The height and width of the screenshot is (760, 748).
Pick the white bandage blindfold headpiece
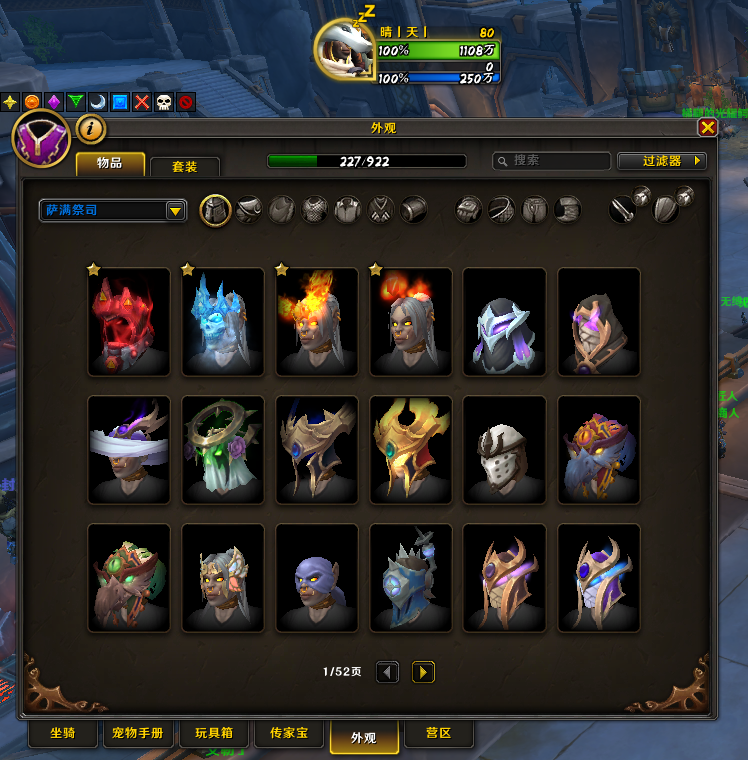(129, 450)
